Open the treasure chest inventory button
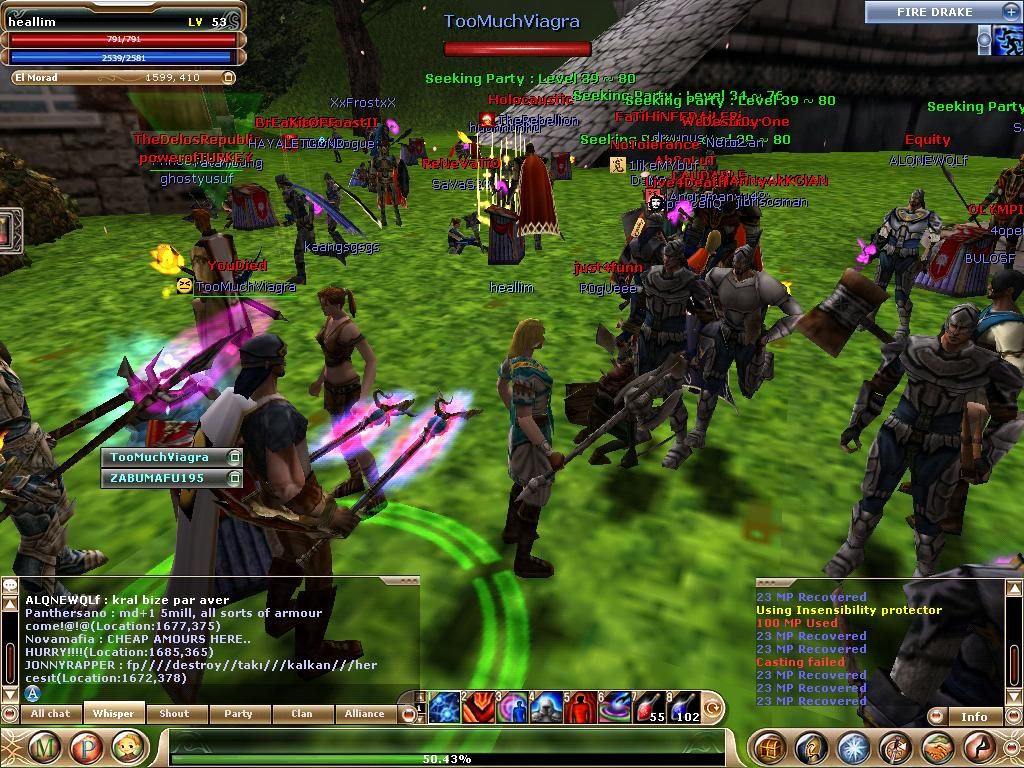This screenshot has width=1024, height=768. coord(769,747)
